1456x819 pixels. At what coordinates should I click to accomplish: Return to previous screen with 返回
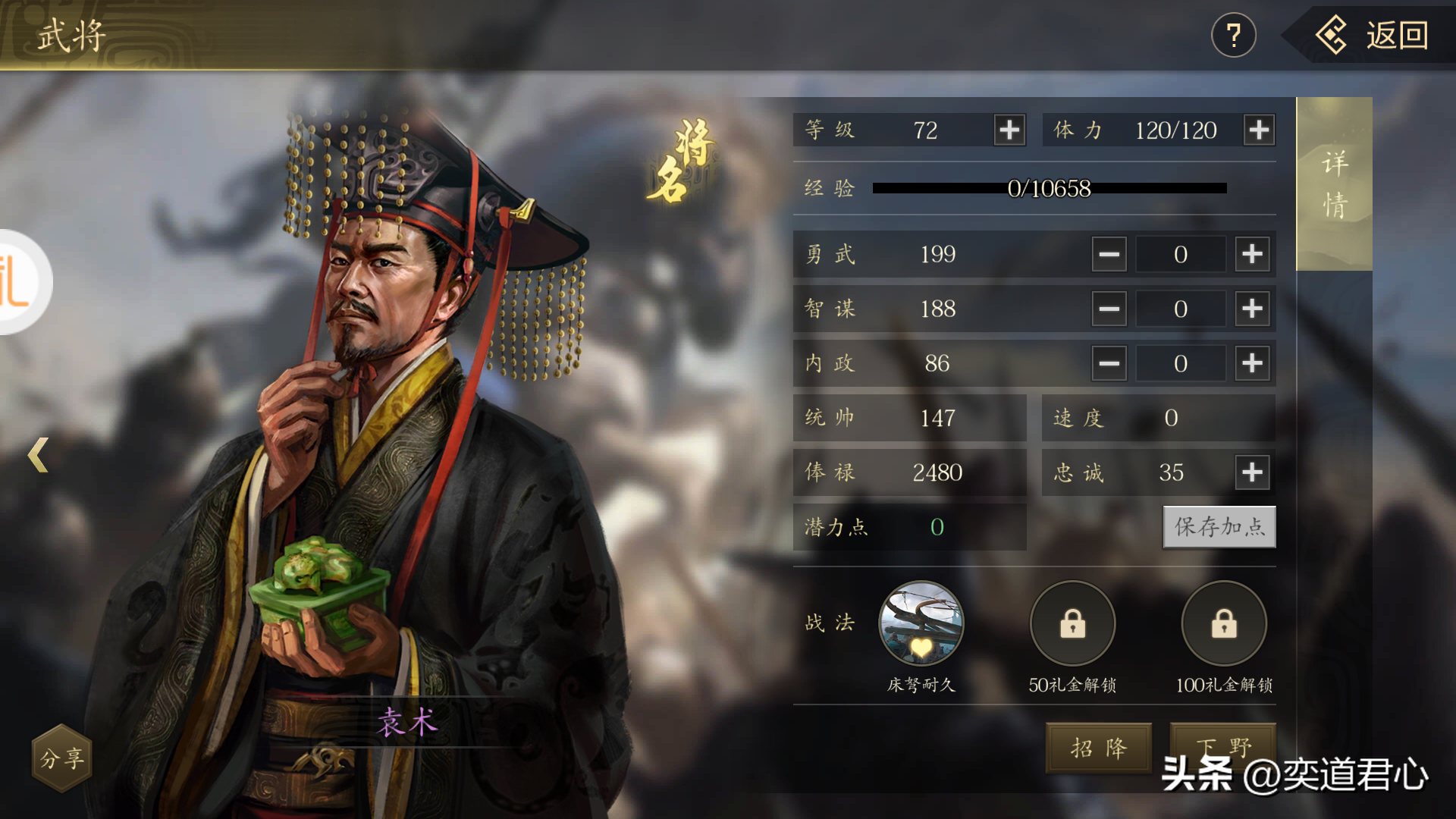(1374, 36)
